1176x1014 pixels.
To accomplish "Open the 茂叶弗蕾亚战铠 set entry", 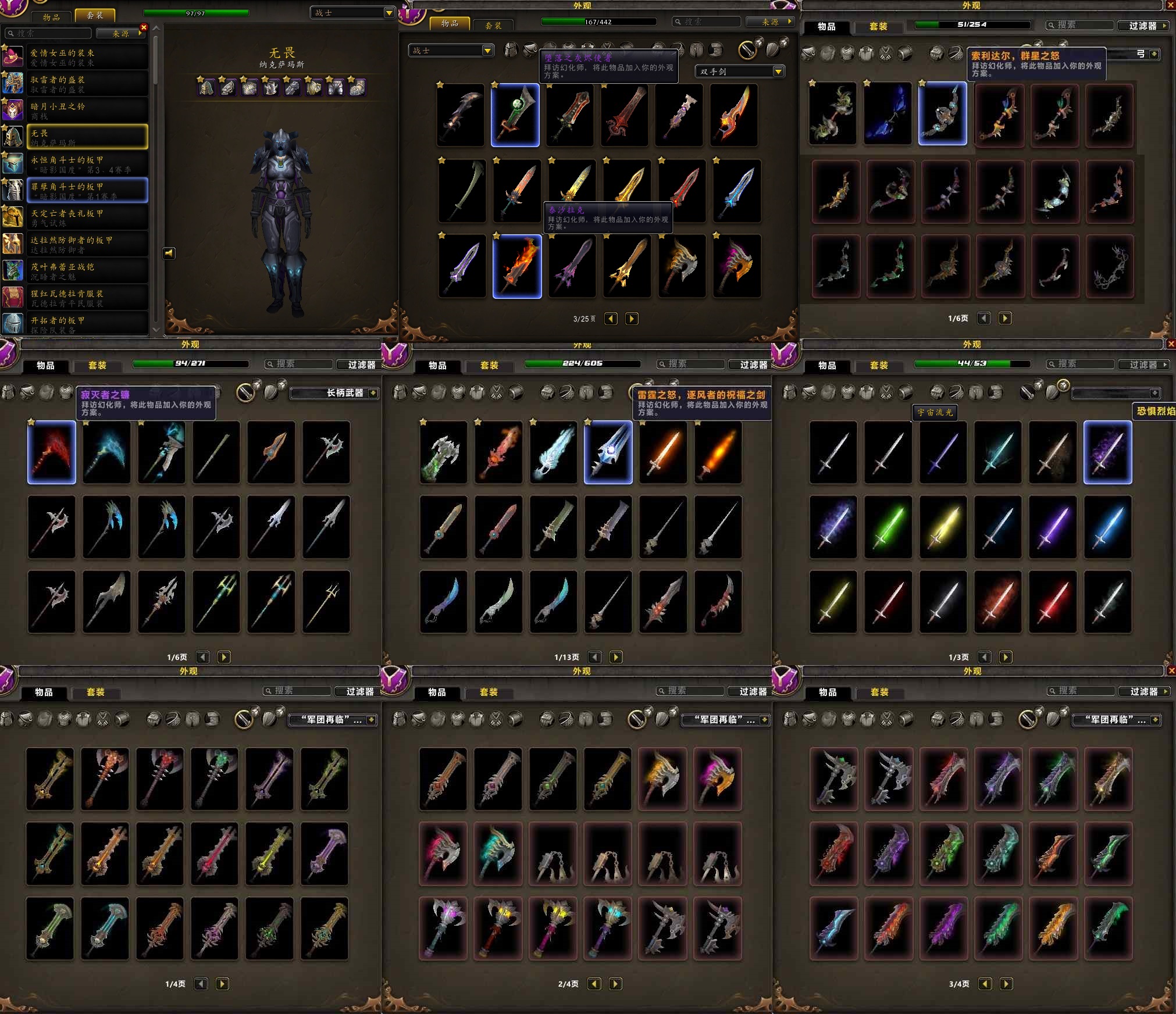I will [x=87, y=271].
